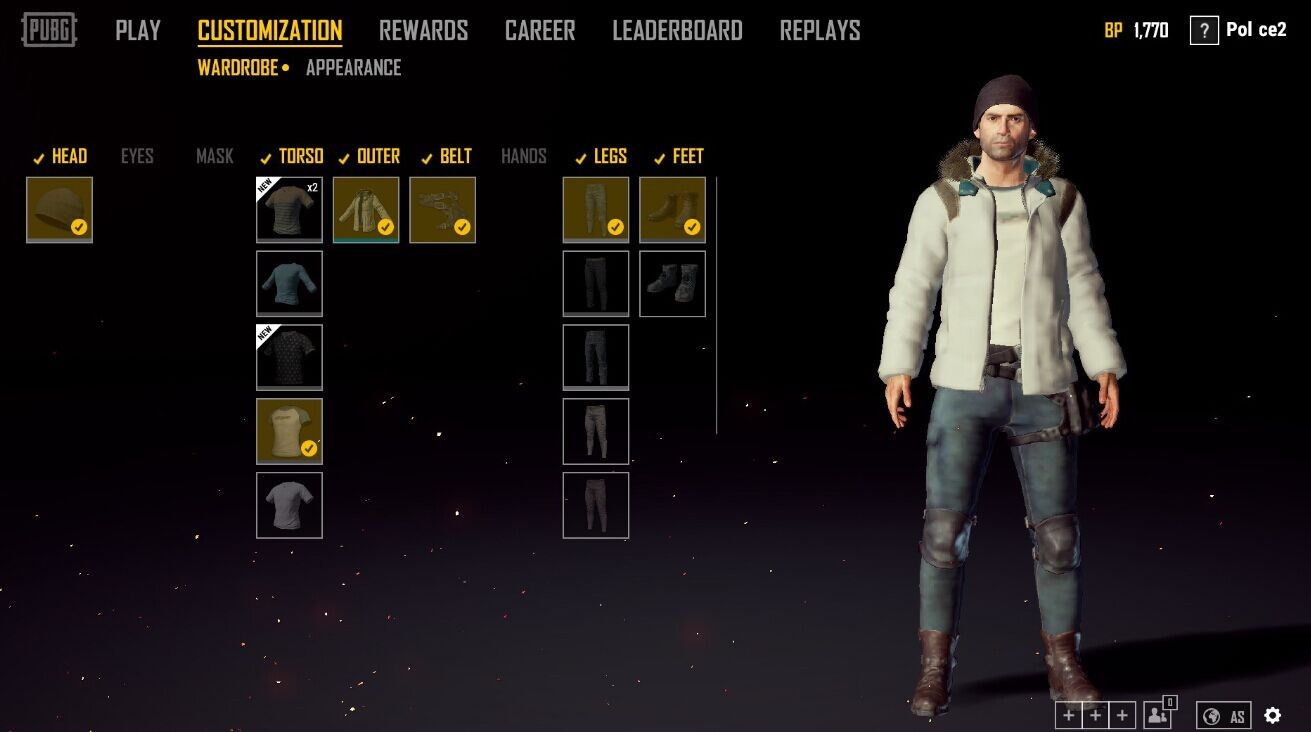The height and width of the screenshot is (732, 1311).
Task: Select the grey t-shirt torso item
Action: tap(289, 505)
